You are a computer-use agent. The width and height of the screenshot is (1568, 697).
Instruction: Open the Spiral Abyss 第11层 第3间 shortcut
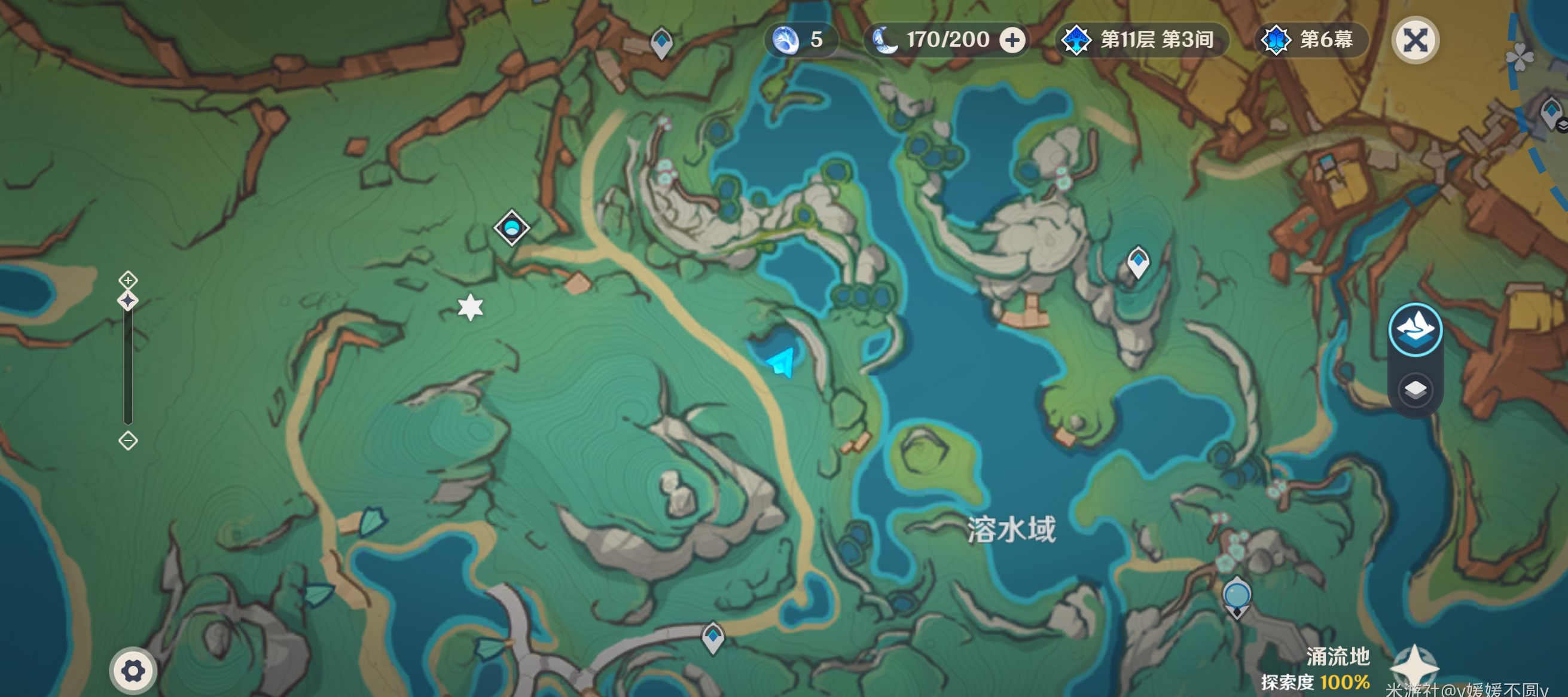pyautogui.click(x=1140, y=40)
